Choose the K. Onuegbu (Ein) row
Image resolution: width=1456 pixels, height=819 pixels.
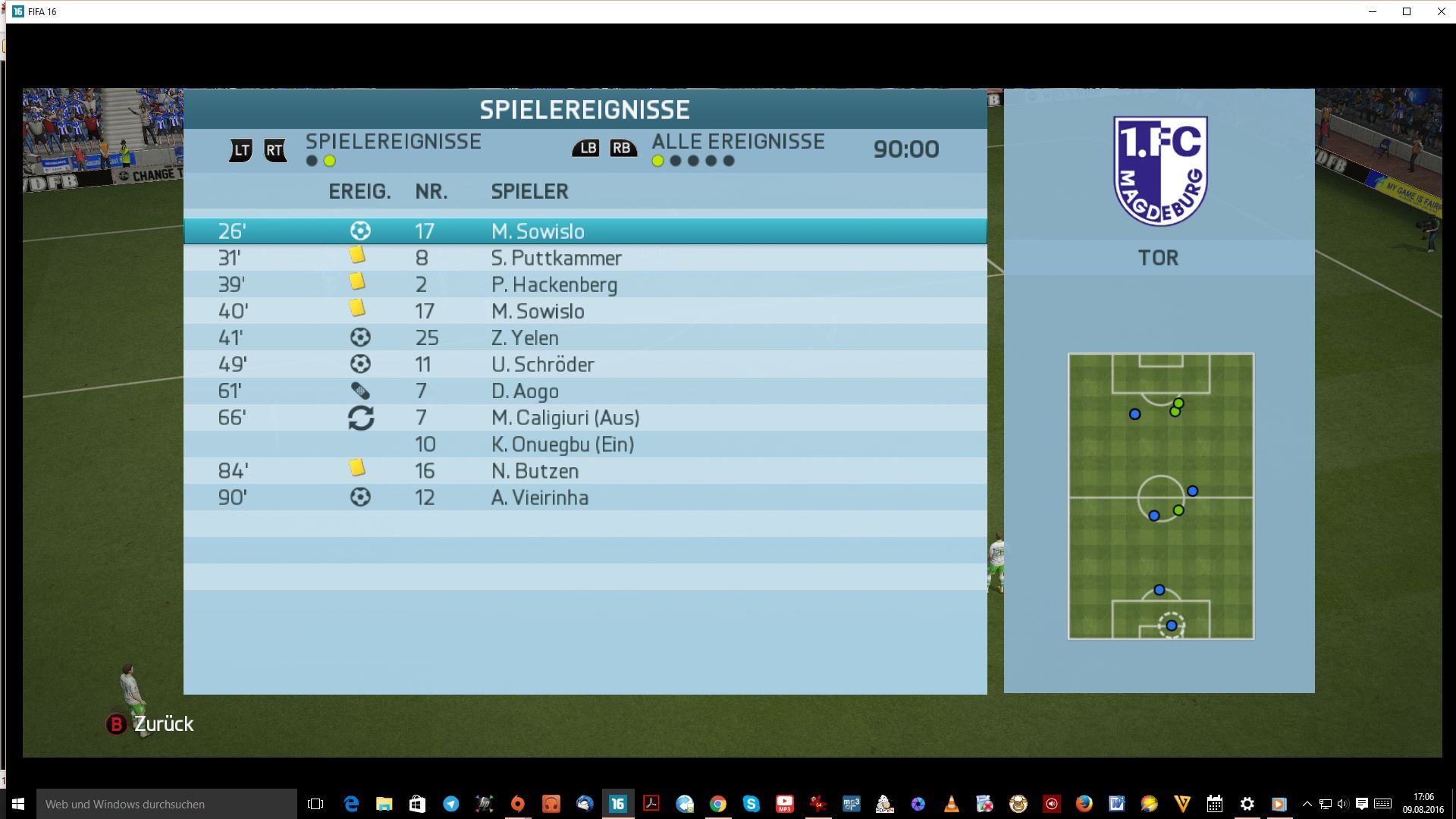[x=585, y=444]
